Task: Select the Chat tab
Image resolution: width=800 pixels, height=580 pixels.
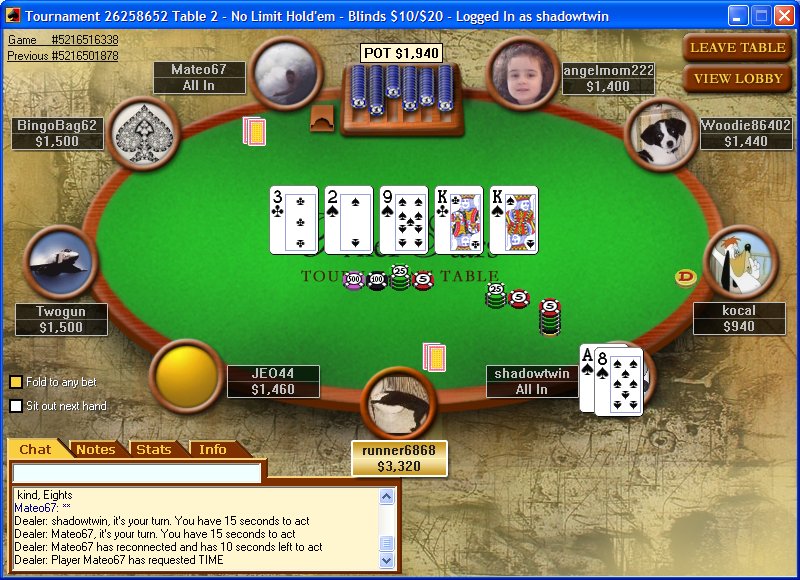Action: pos(36,450)
